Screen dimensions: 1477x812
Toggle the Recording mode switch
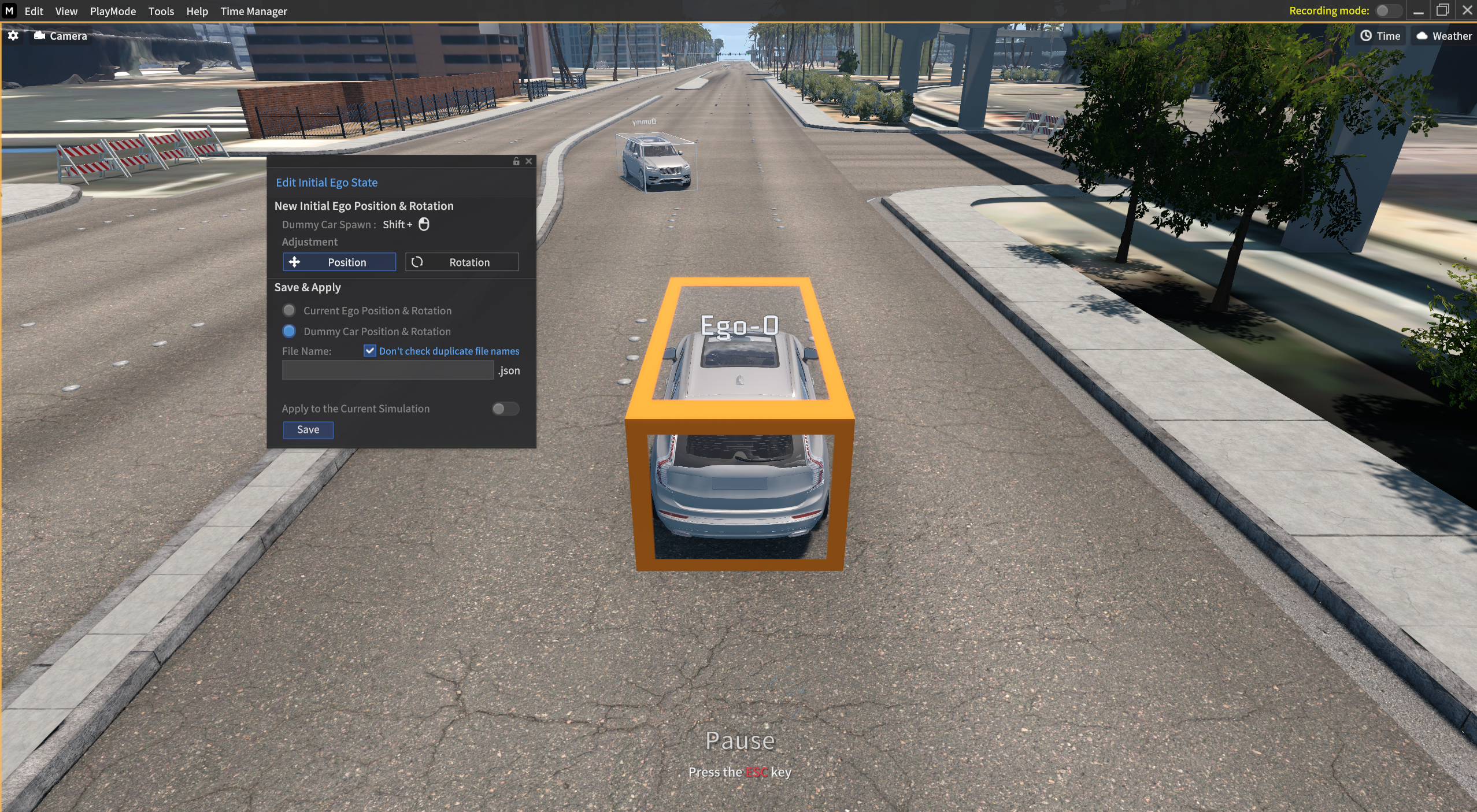point(1387,10)
